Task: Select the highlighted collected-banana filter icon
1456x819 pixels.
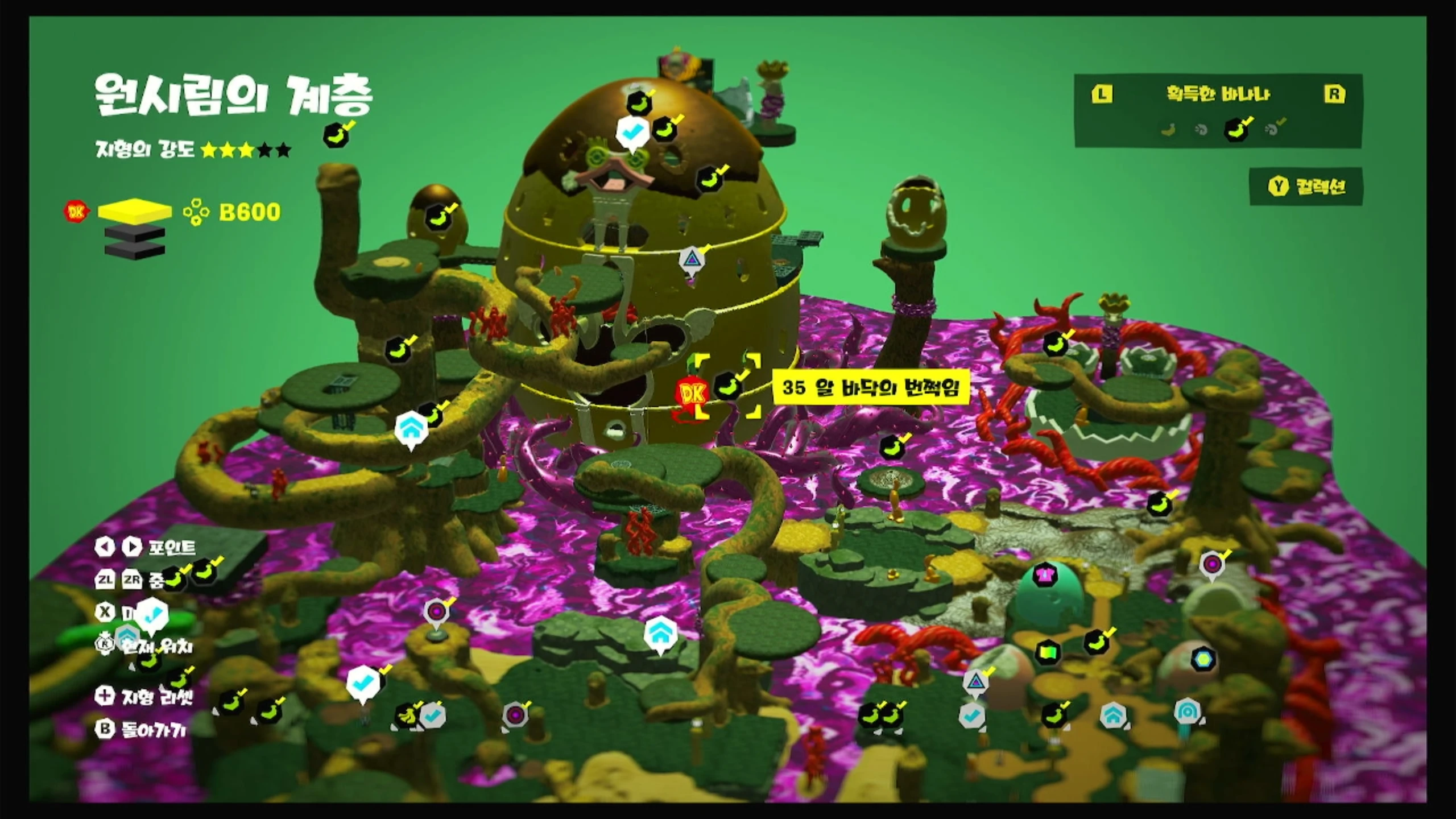Action: point(1236,130)
